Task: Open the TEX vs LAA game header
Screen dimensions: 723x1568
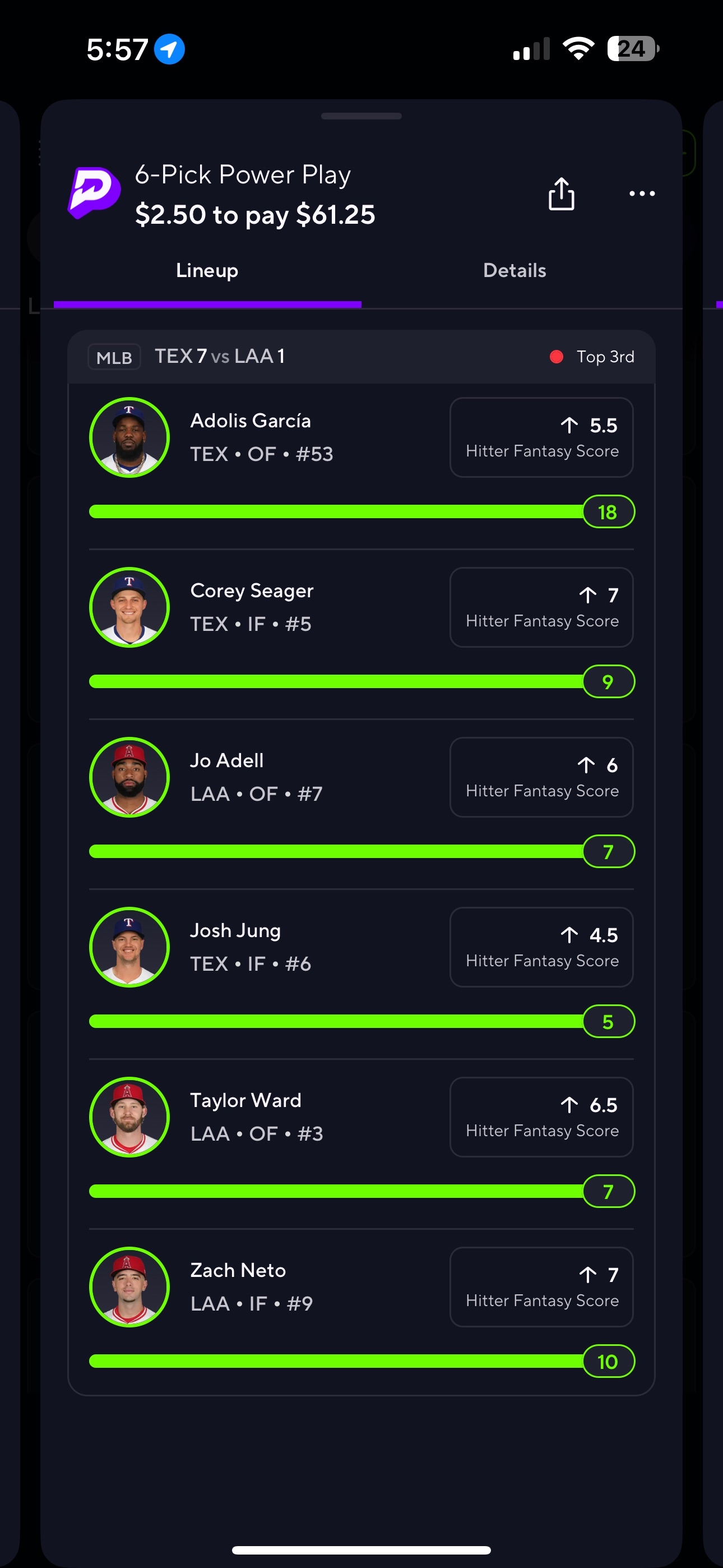Action: click(x=361, y=357)
